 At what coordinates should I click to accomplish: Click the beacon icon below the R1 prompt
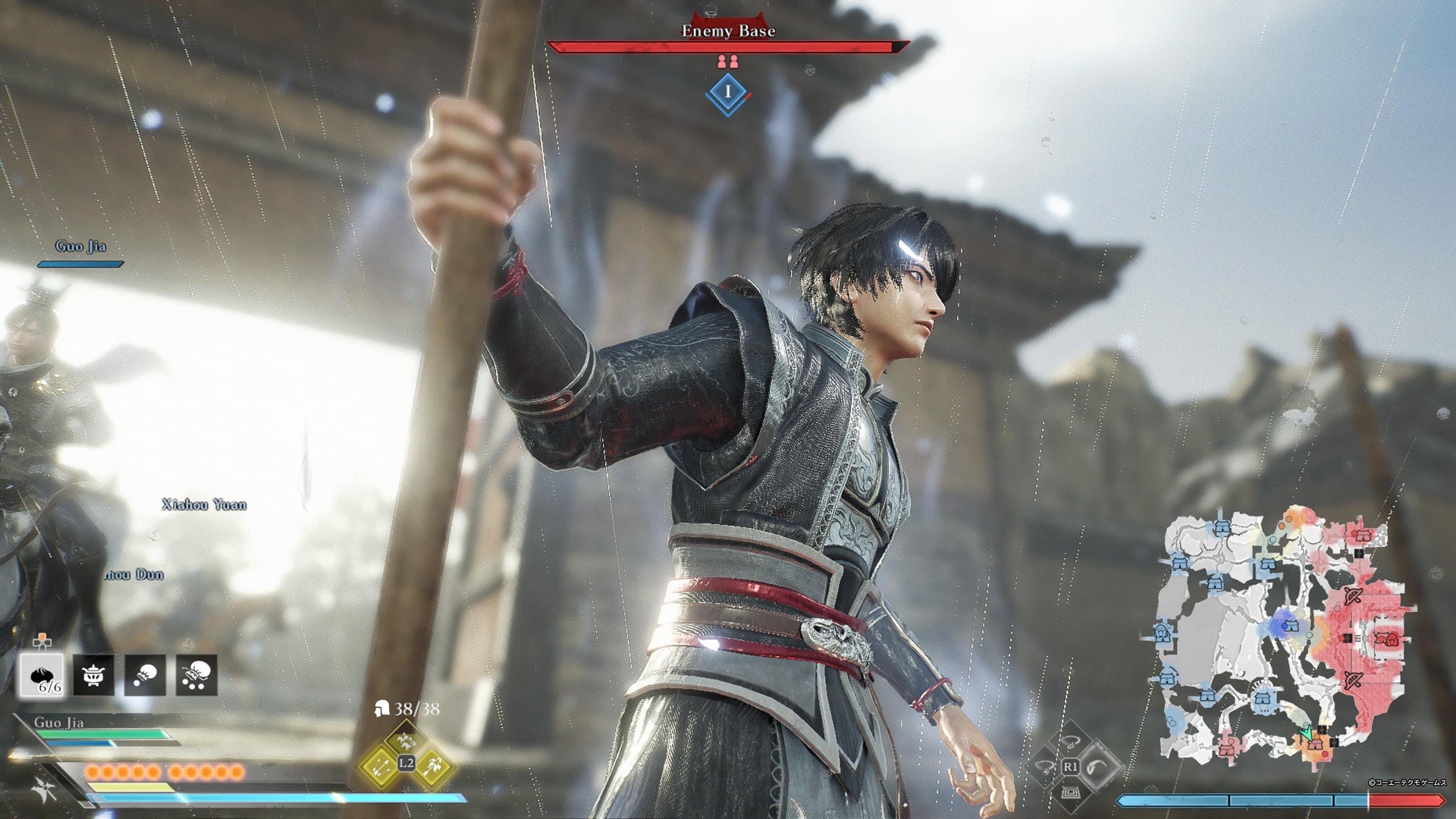(x=1071, y=794)
